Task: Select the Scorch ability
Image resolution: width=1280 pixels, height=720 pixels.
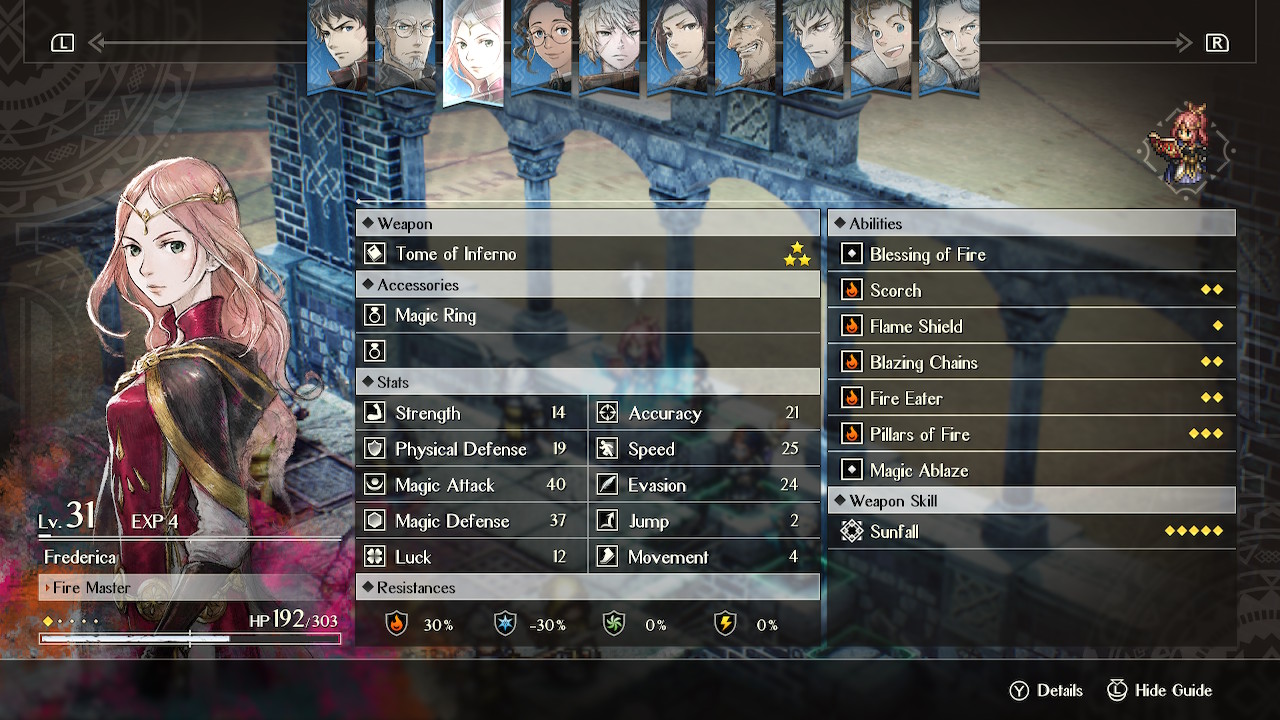Action: coord(1031,291)
